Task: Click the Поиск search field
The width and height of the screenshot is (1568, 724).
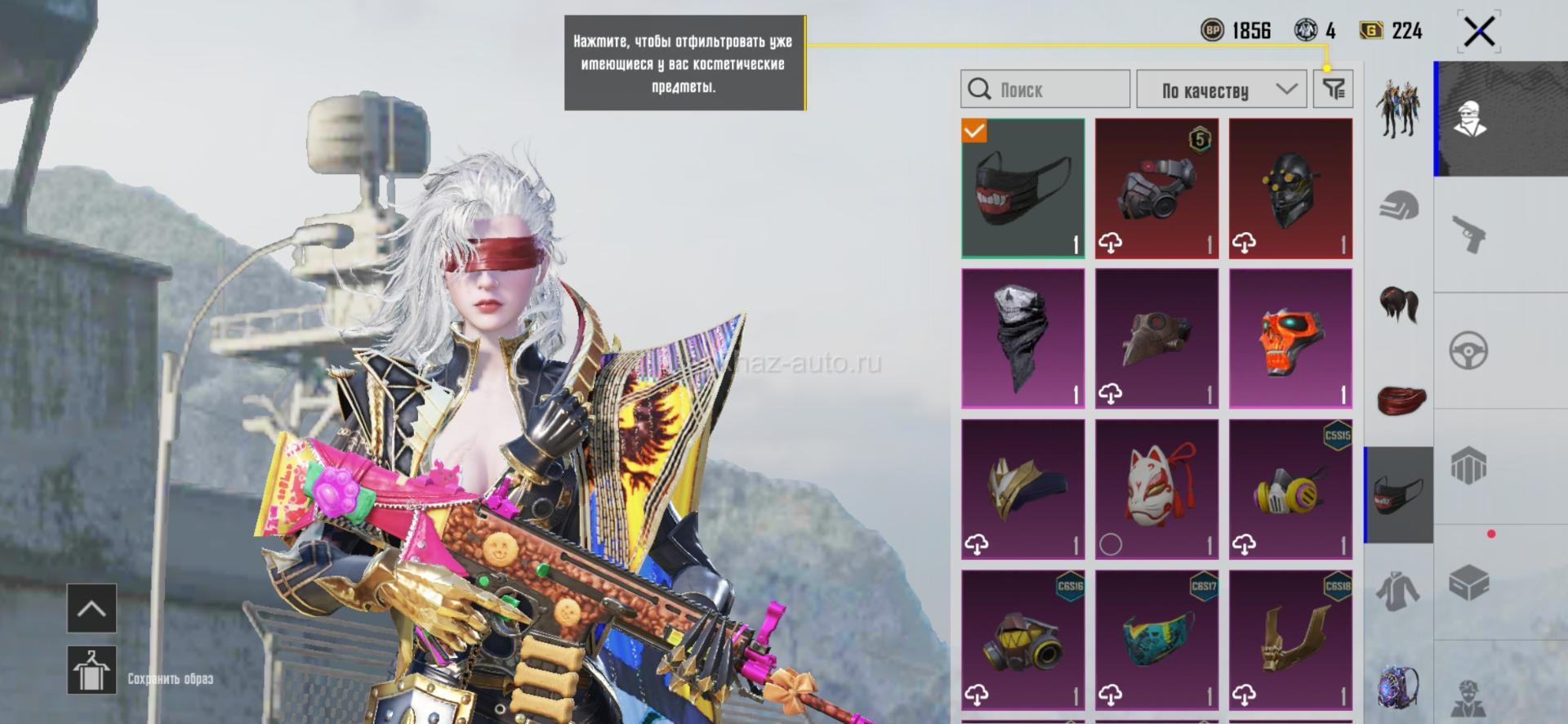Action: tap(1045, 89)
